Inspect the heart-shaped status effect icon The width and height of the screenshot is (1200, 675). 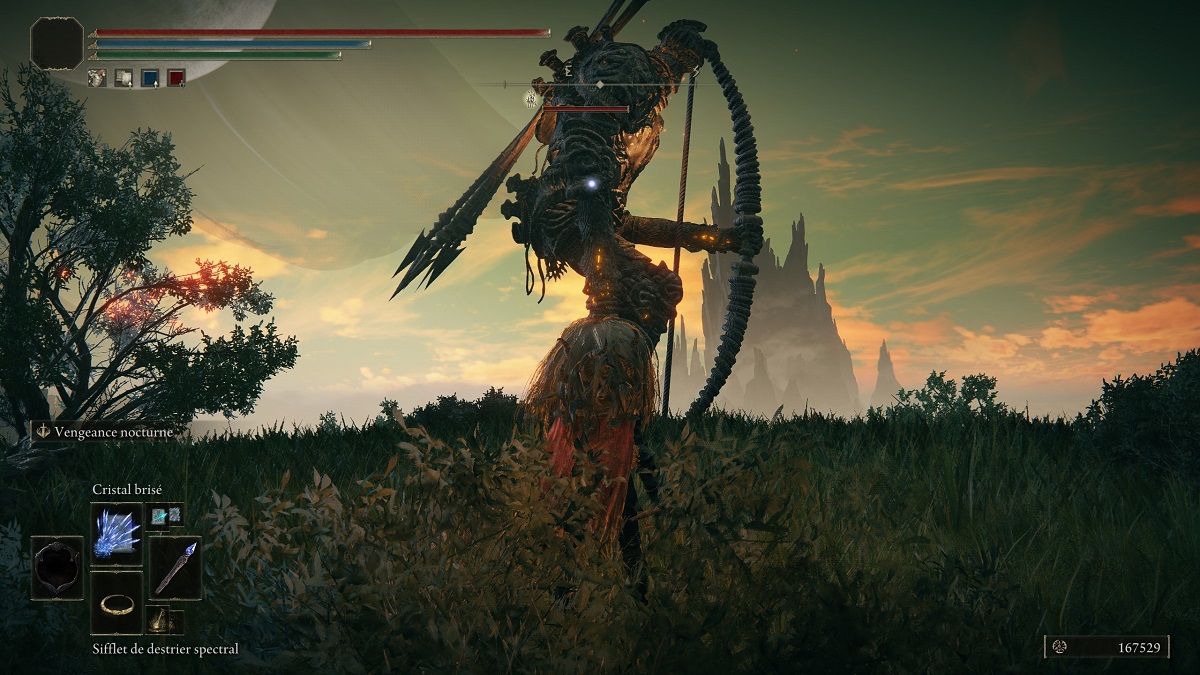(x=97, y=77)
